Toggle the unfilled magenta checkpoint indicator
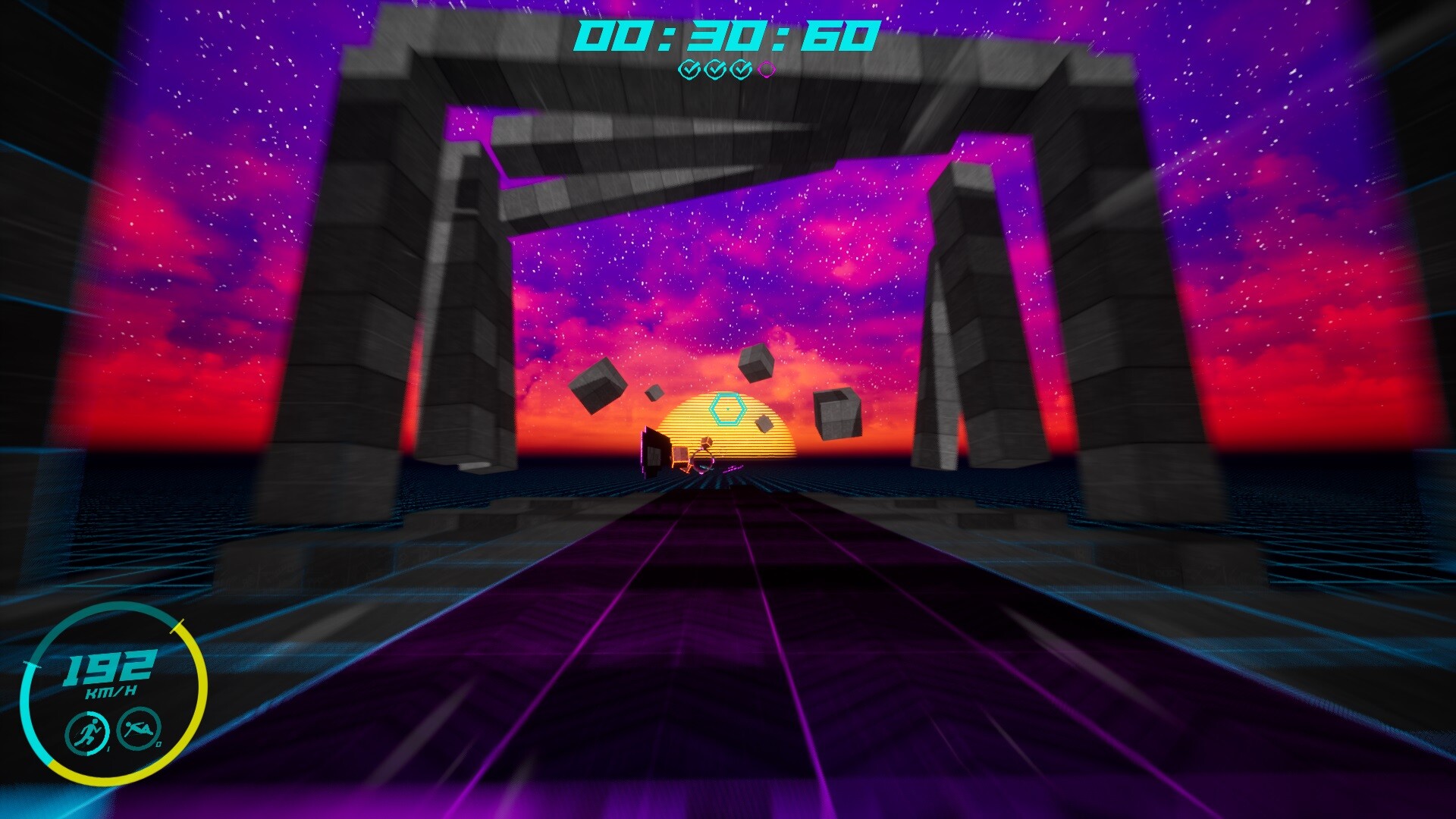Viewport: 1456px width, 819px height. click(767, 69)
